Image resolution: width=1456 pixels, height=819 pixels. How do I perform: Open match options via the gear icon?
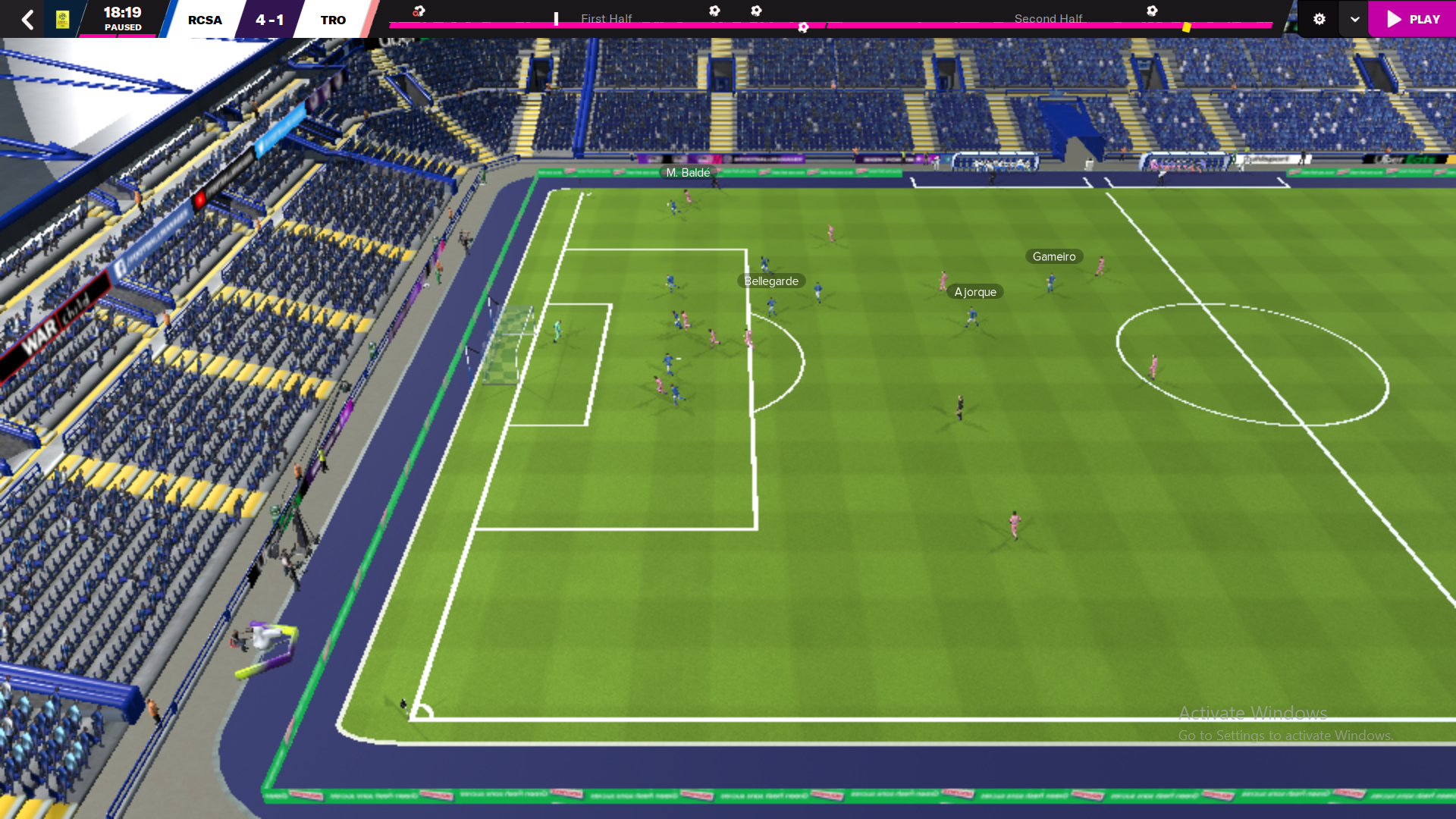[1318, 19]
